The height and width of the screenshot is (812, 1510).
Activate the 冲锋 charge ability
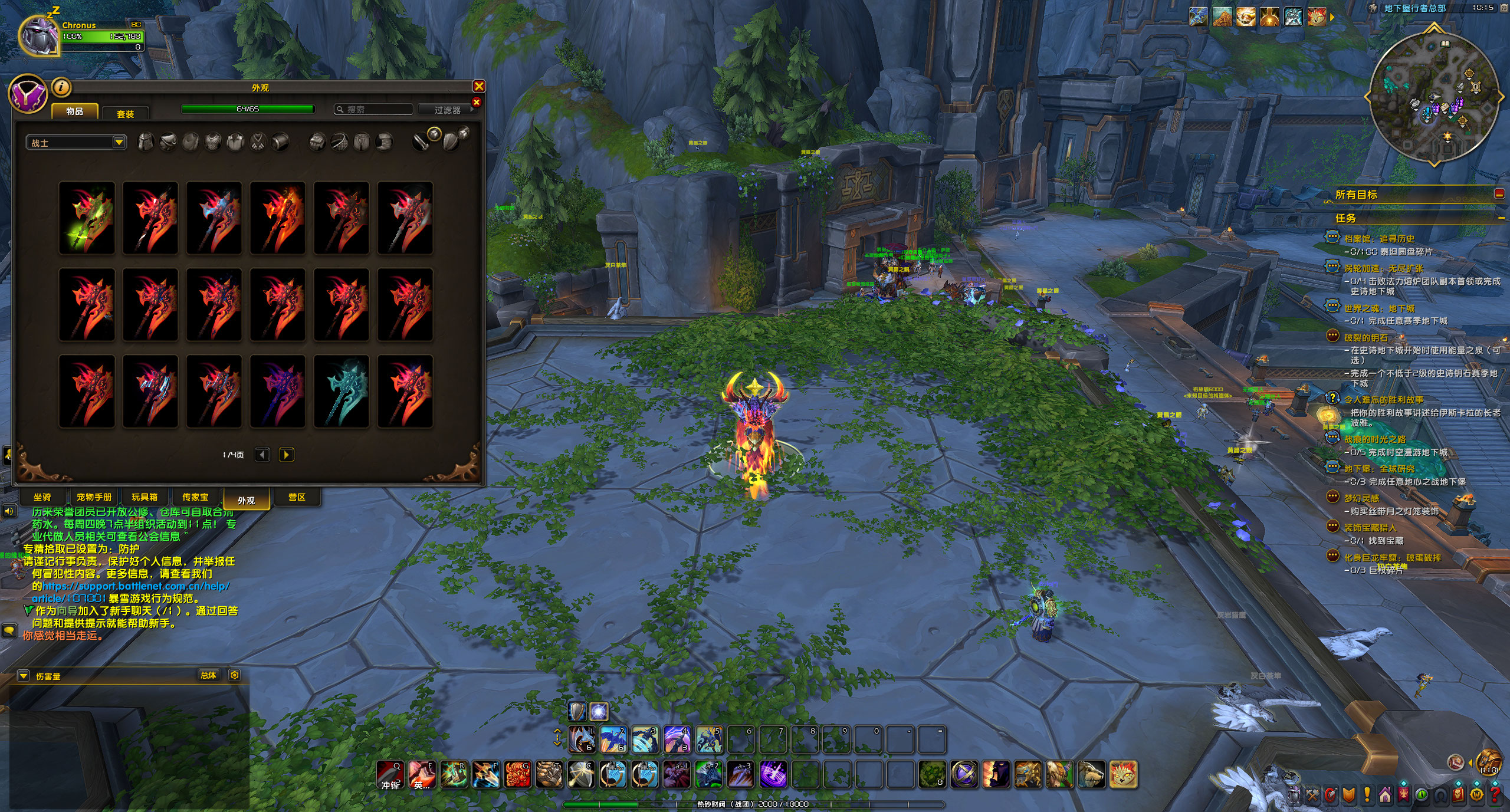[x=390, y=774]
